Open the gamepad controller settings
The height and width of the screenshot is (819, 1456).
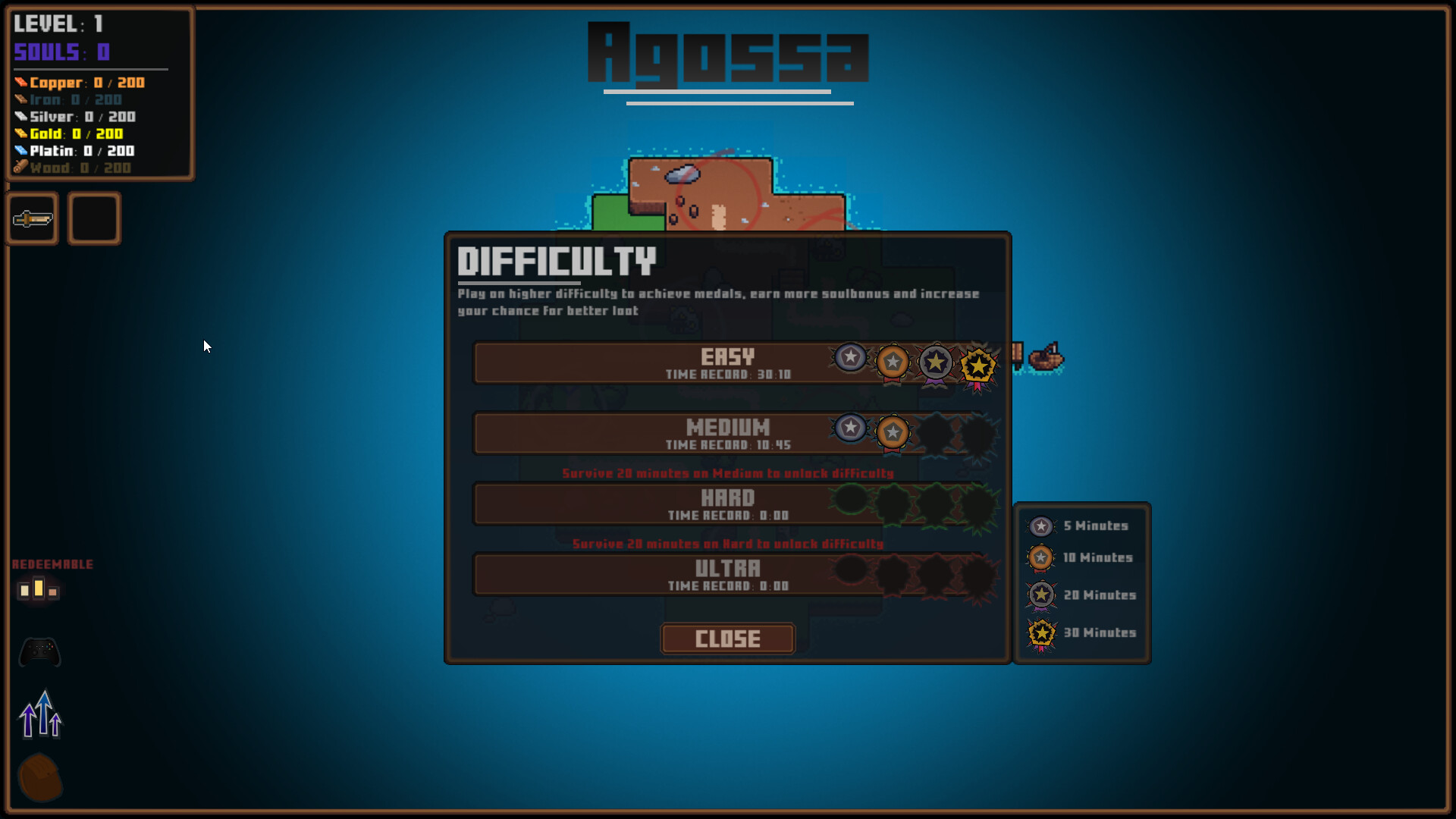[x=39, y=652]
